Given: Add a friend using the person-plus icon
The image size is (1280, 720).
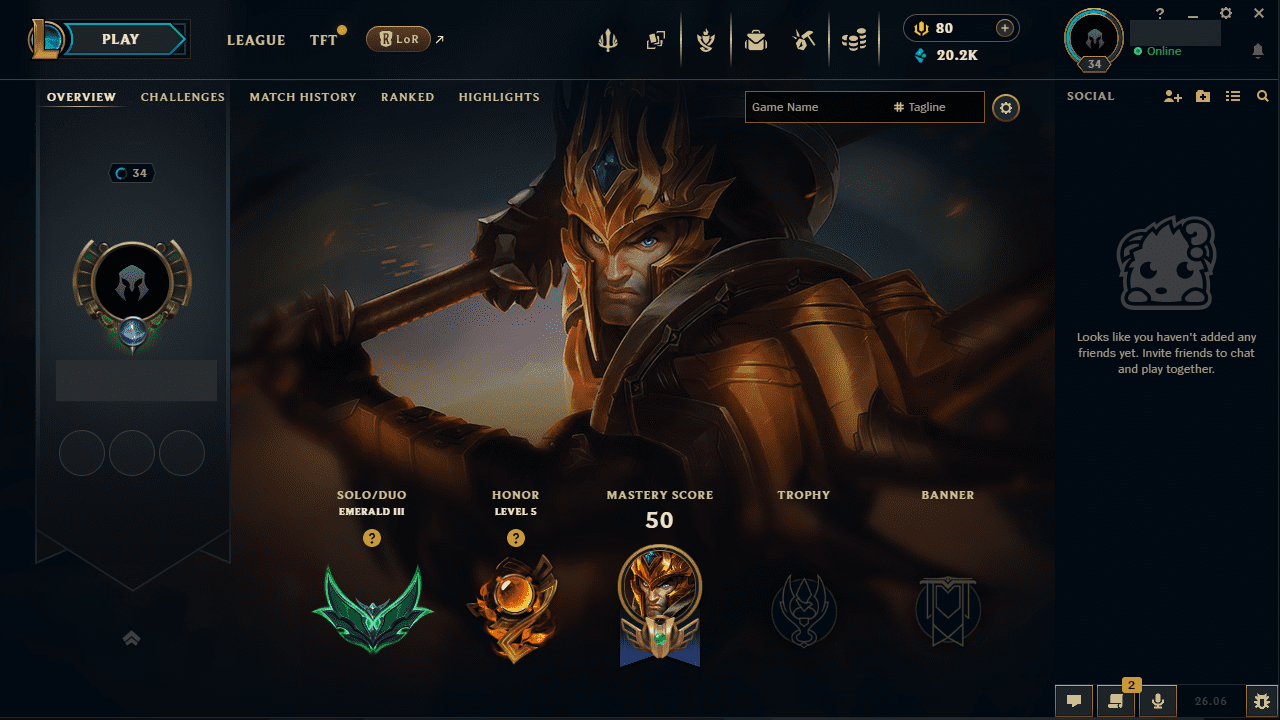Looking at the screenshot, I should (x=1172, y=96).
